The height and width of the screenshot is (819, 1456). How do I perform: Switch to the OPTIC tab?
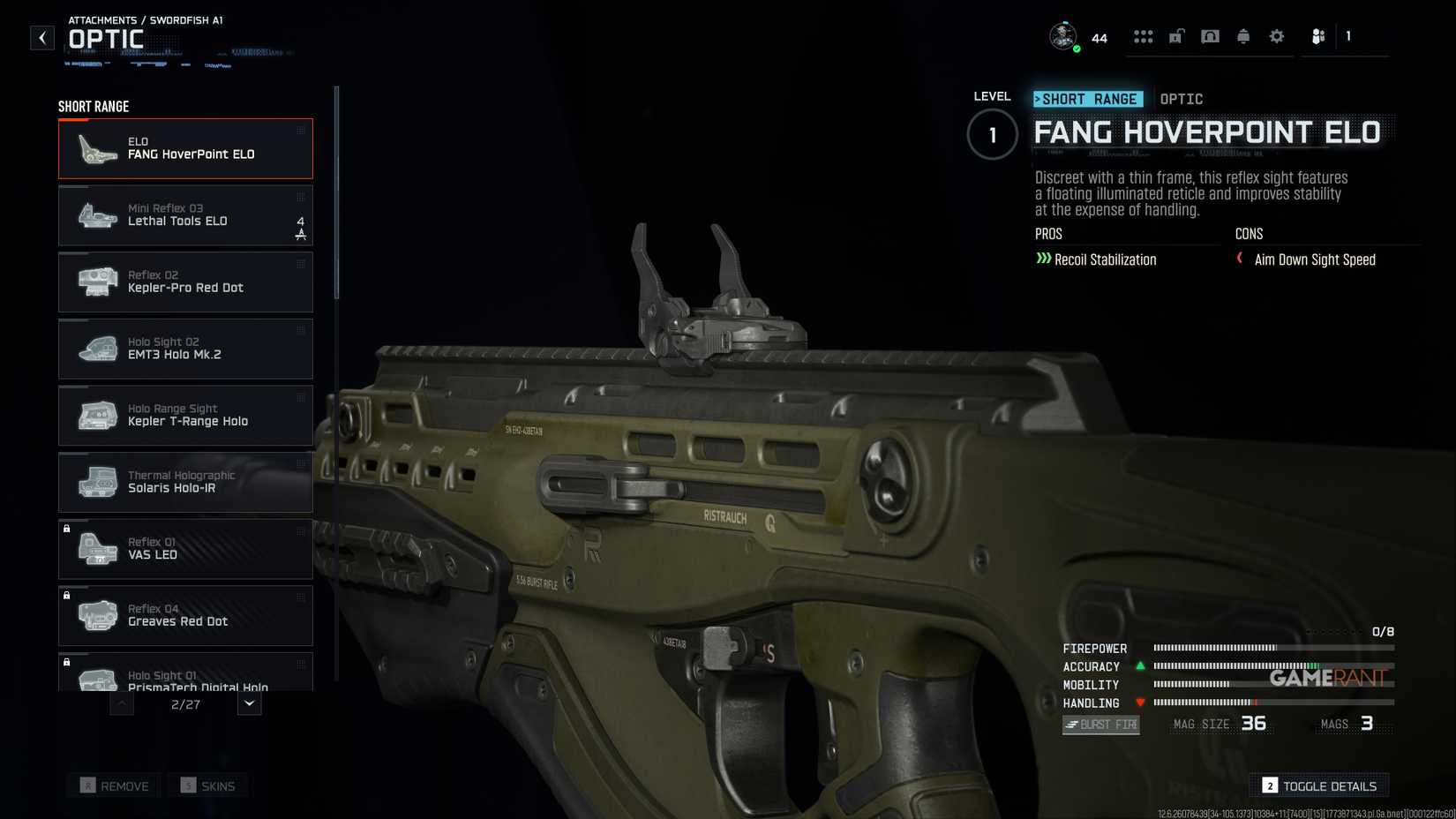click(x=1182, y=99)
